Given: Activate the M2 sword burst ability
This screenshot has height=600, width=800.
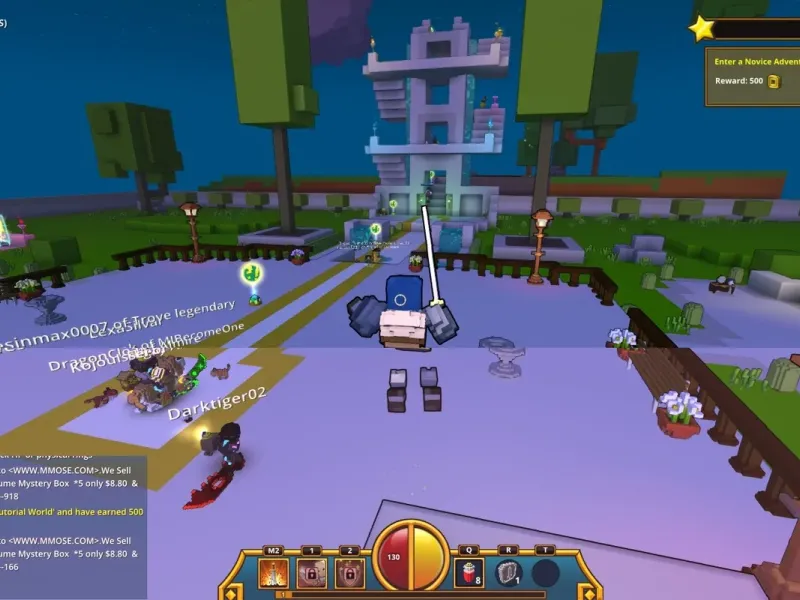Looking at the screenshot, I should pos(273,573).
